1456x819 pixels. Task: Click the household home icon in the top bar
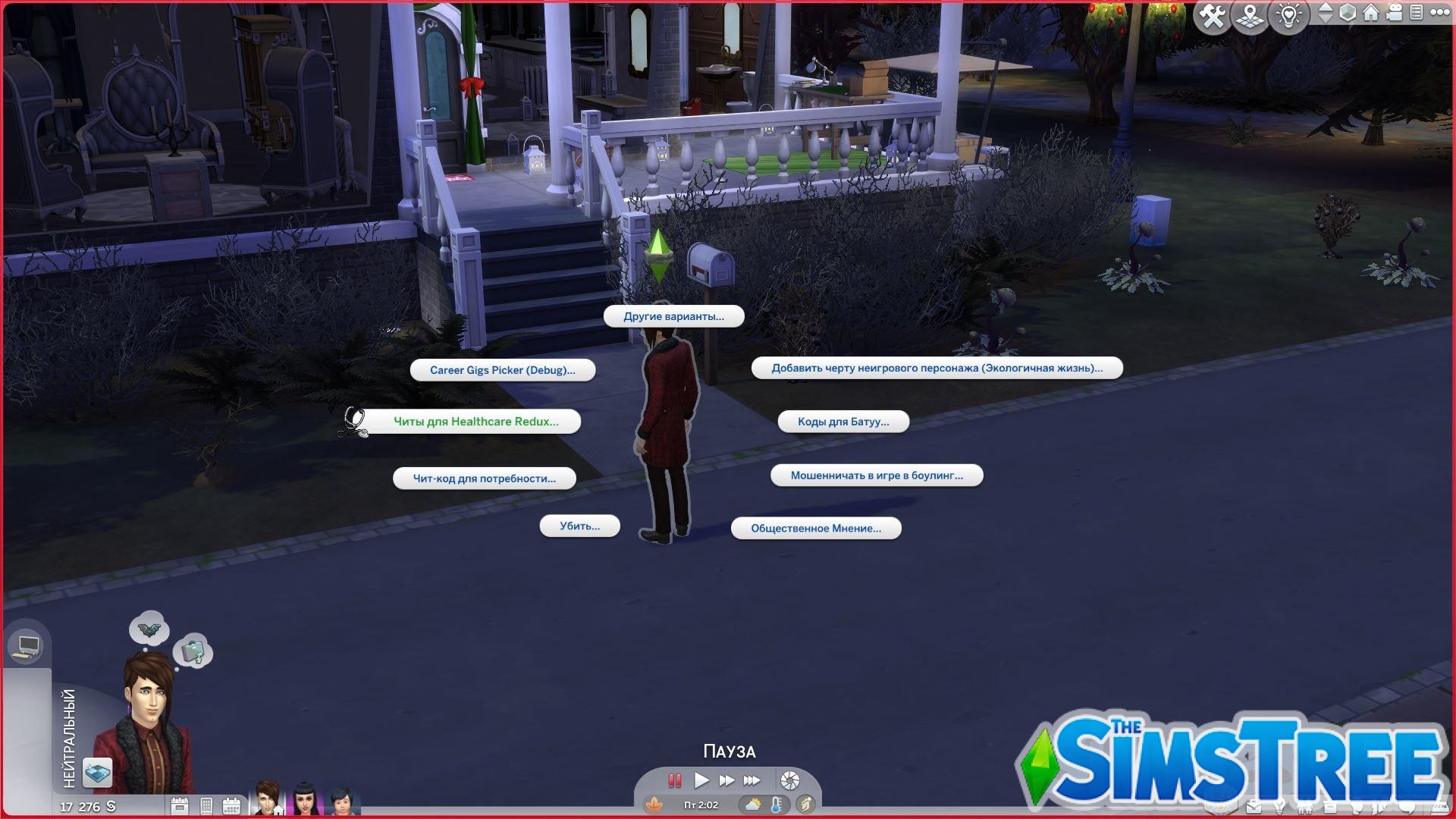1370,14
